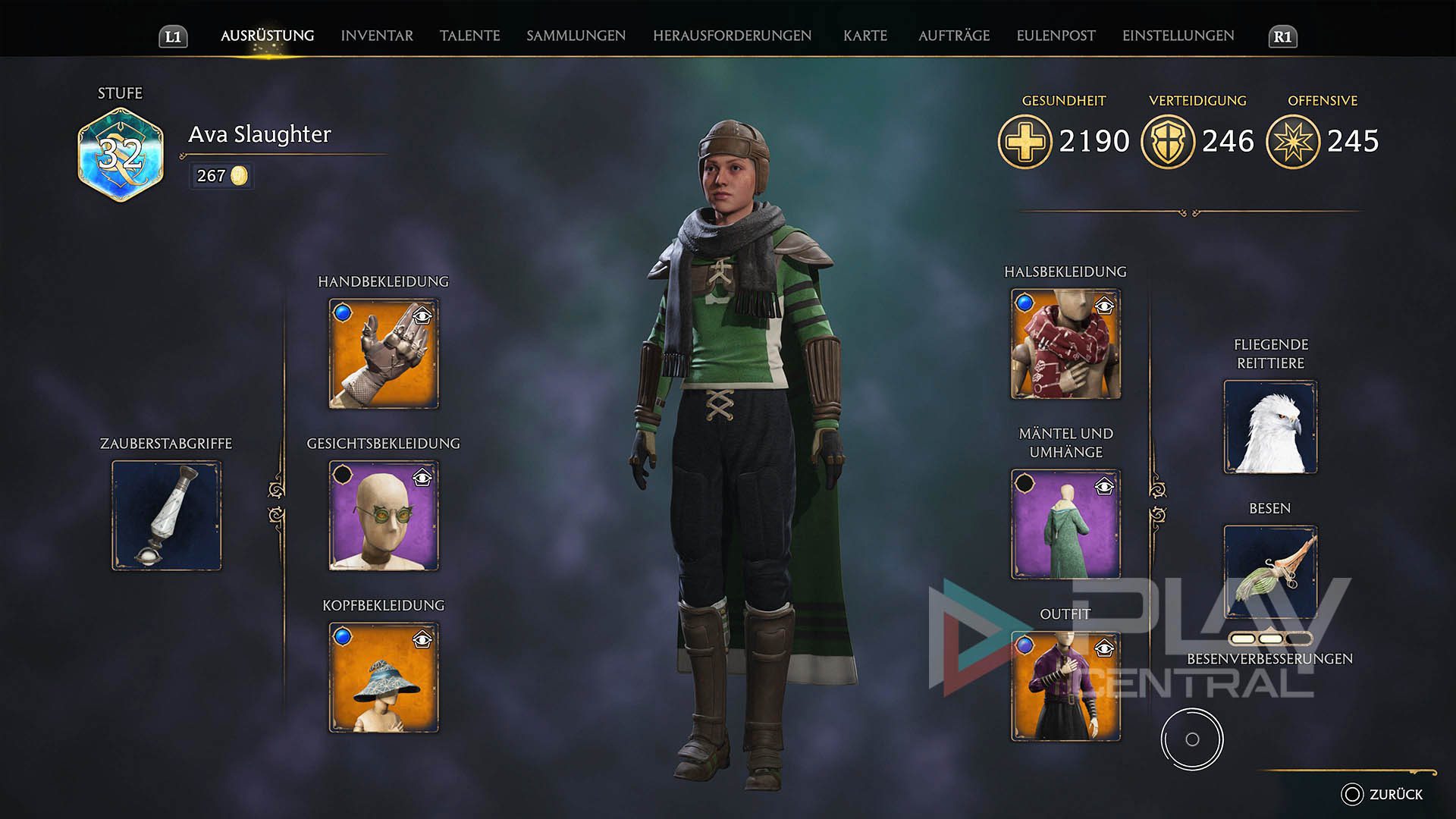Image resolution: width=1456 pixels, height=819 pixels.
Task: Select the purple Outfit slot
Action: 1065,687
